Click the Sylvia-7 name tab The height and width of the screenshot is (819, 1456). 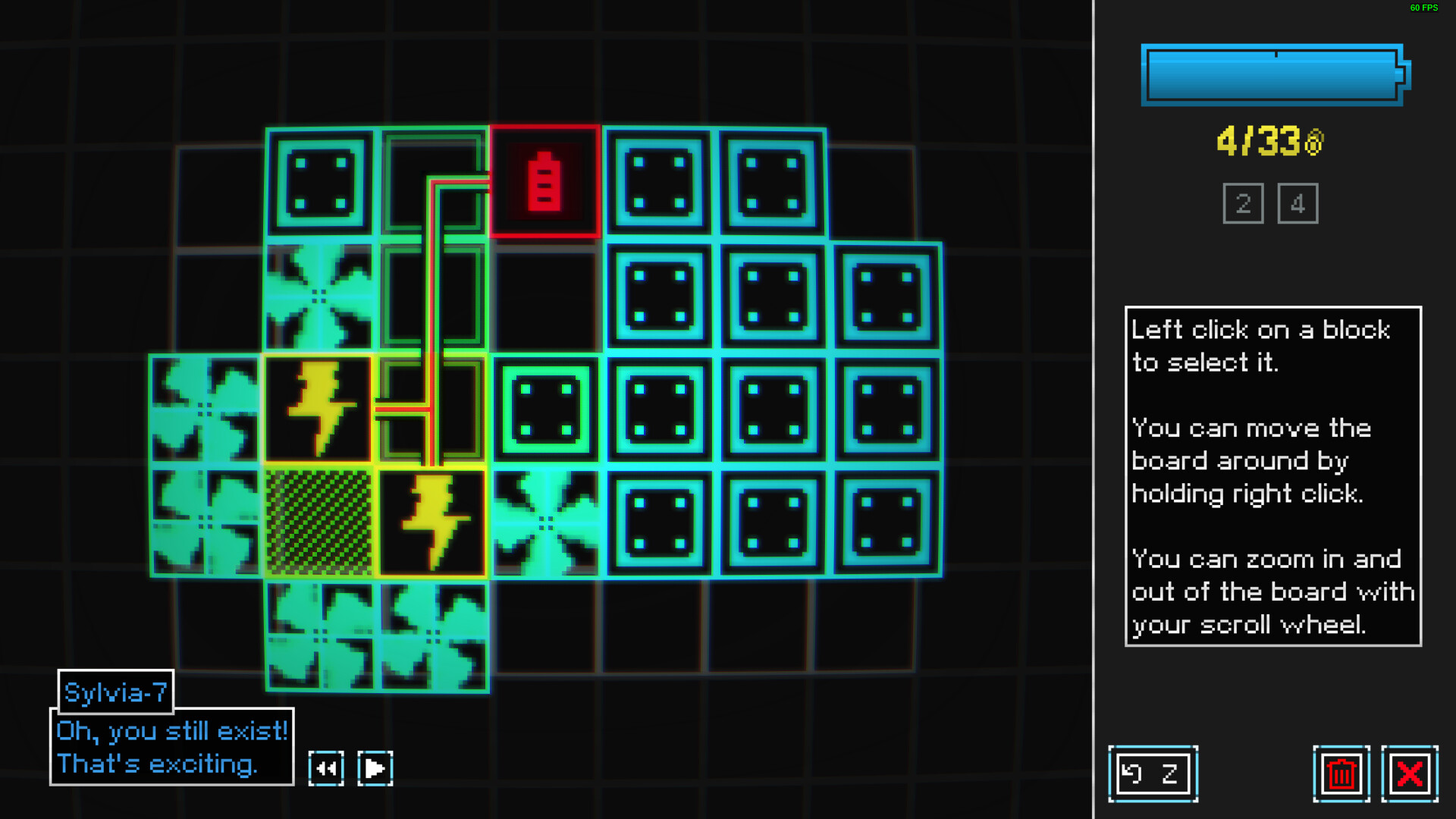click(115, 692)
